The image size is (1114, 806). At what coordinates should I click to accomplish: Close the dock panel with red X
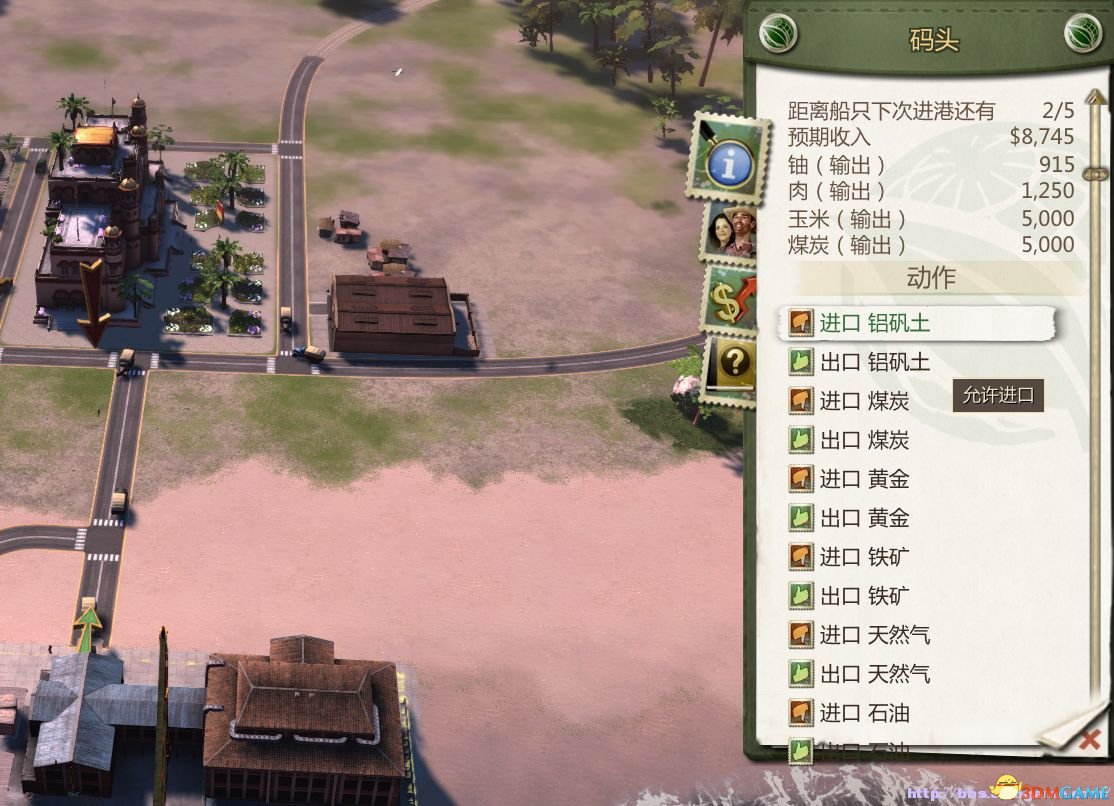click(x=1091, y=740)
